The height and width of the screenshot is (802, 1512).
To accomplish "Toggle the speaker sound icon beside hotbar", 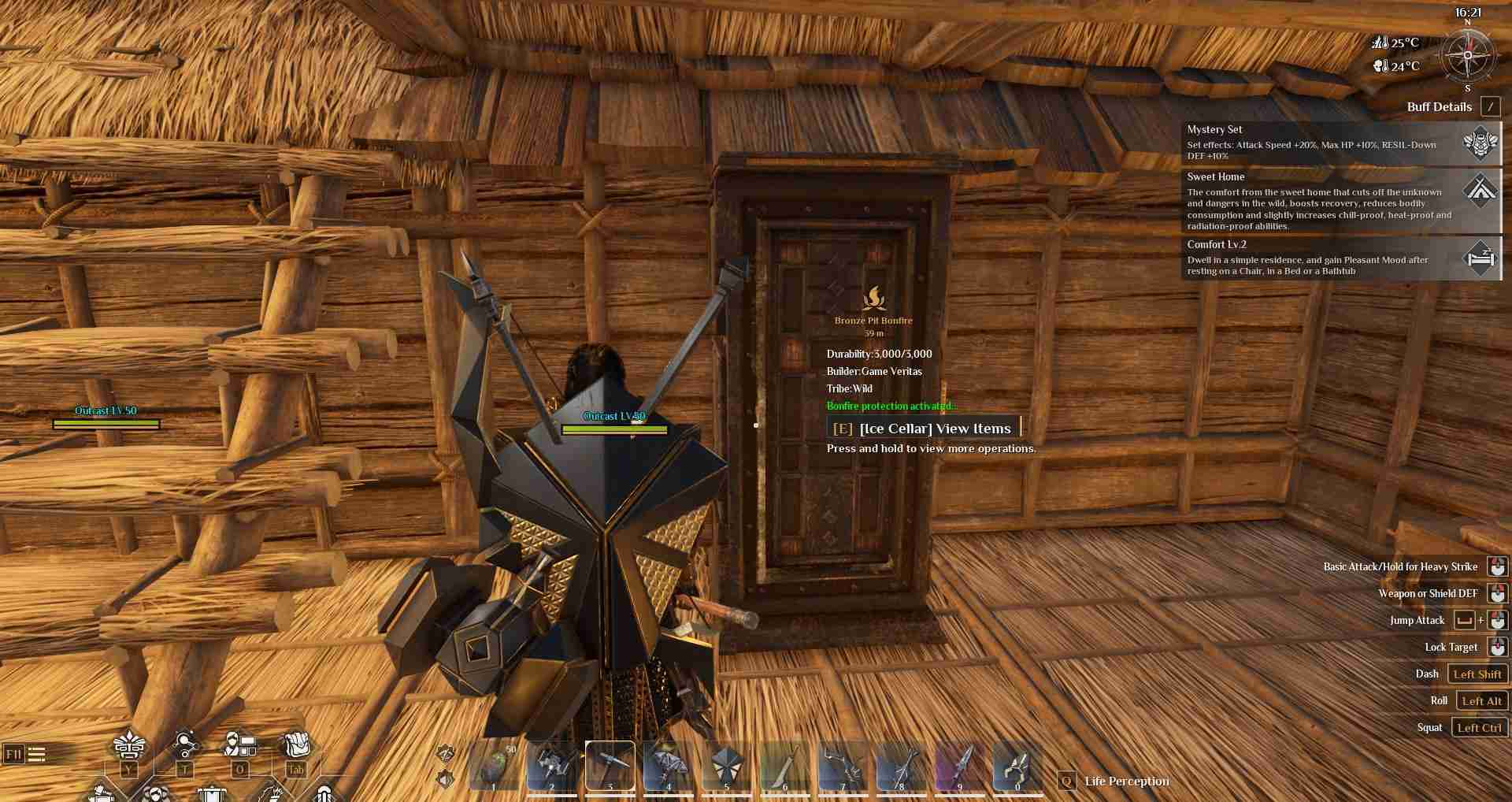I will (446, 779).
